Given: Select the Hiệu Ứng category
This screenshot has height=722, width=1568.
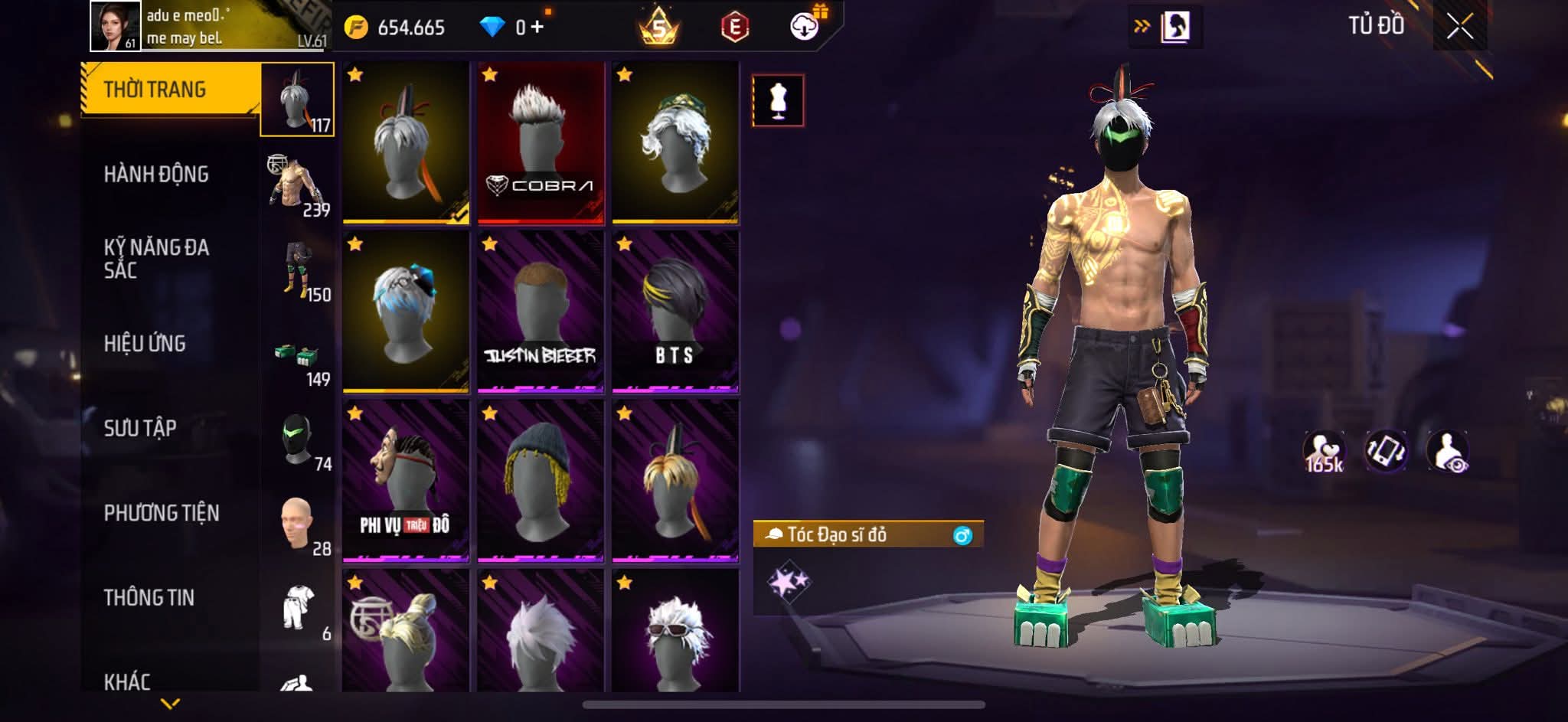Looking at the screenshot, I should tap(145, 344).
